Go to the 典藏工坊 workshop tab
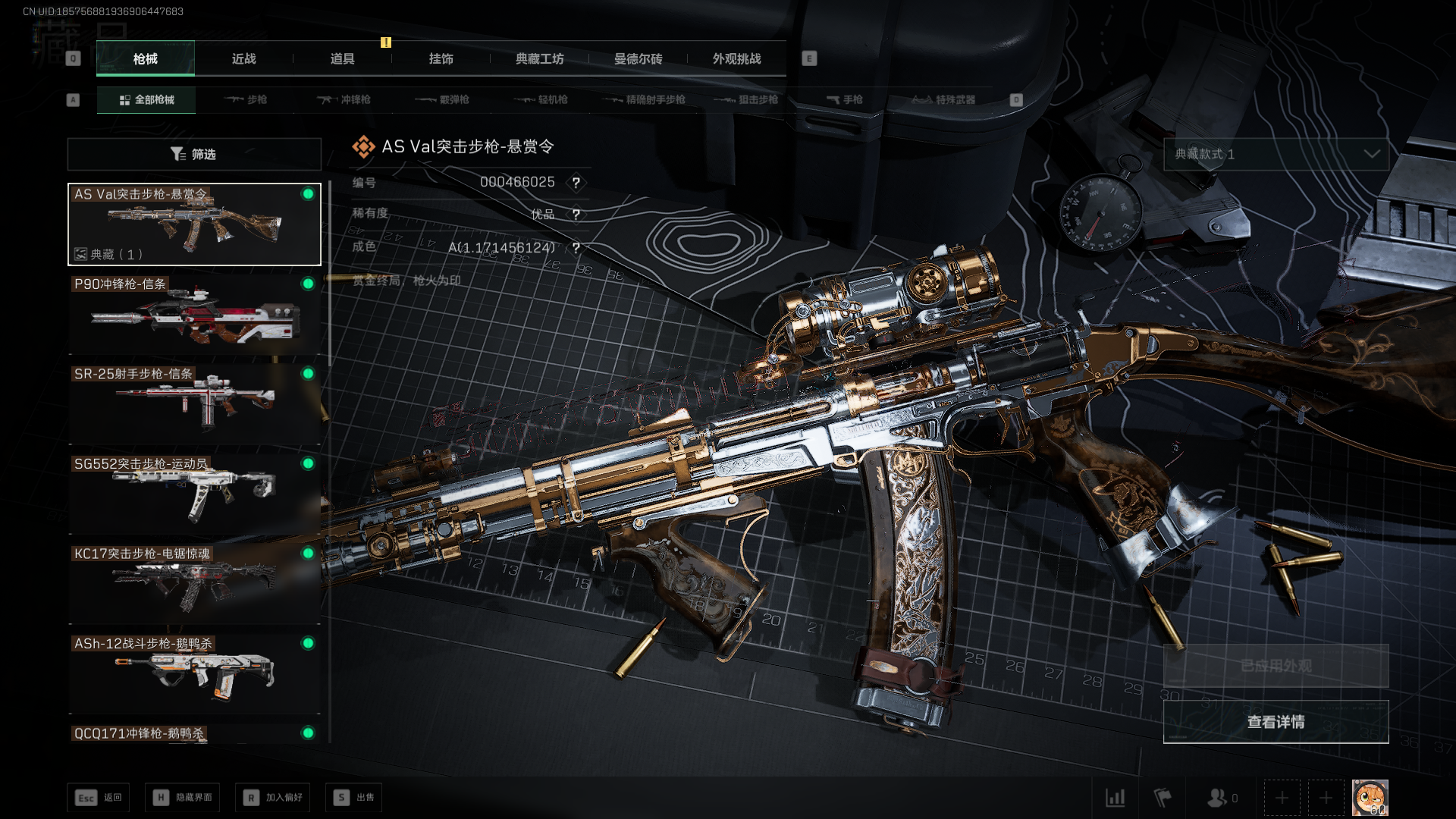Image resolution: width=1456 pixels, height=819 pixels. pyautogui.click(x=539, y=58)
